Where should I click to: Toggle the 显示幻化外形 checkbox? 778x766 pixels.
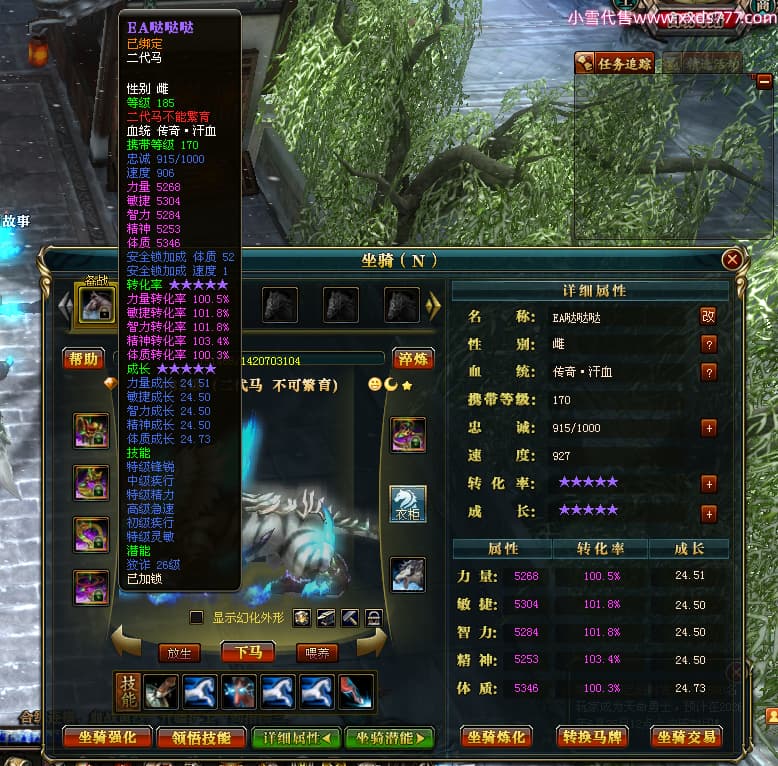tap(197, 618)
